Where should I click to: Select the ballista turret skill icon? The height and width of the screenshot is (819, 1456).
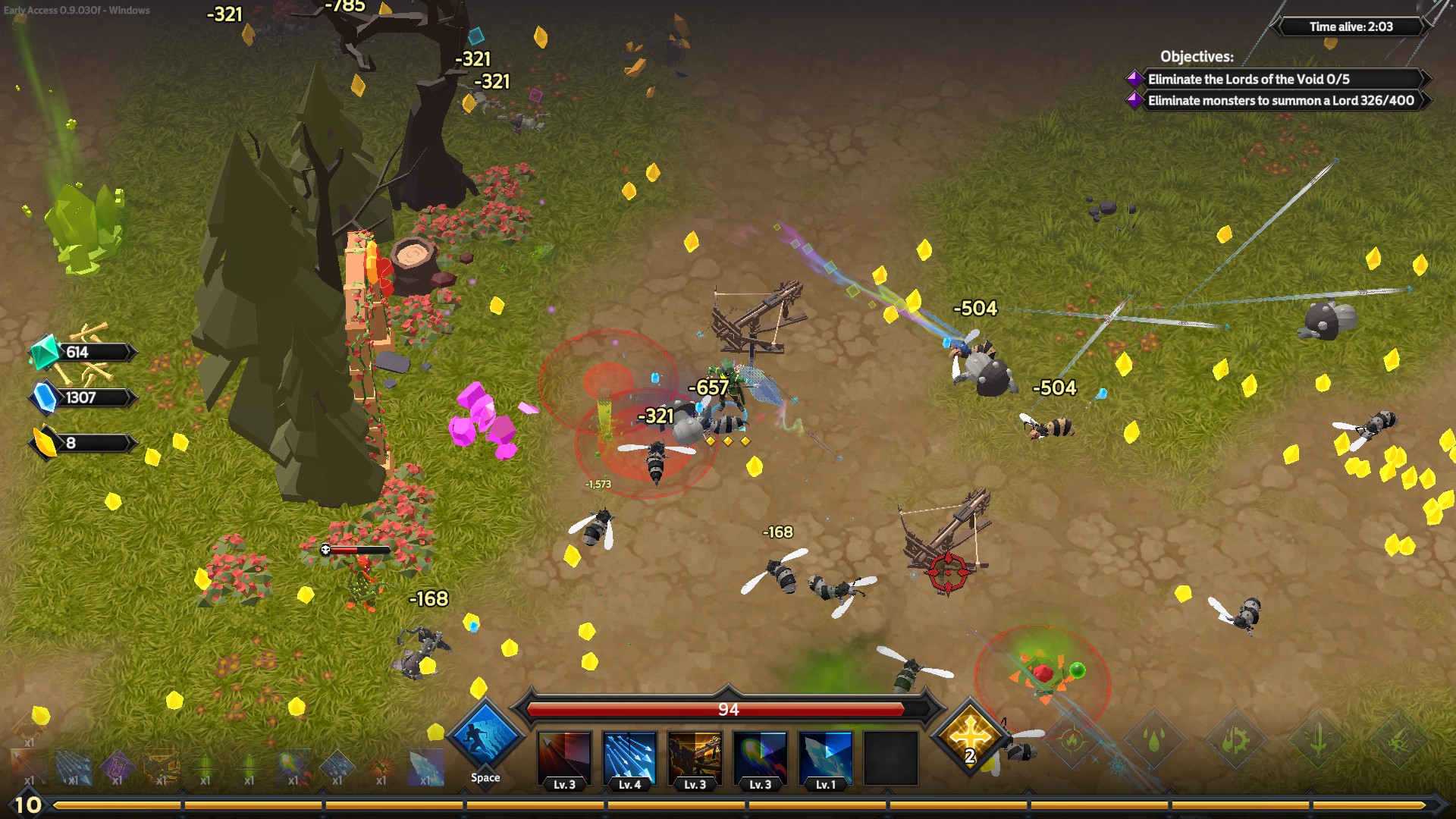pyautogui.click(x=695, y=758)
